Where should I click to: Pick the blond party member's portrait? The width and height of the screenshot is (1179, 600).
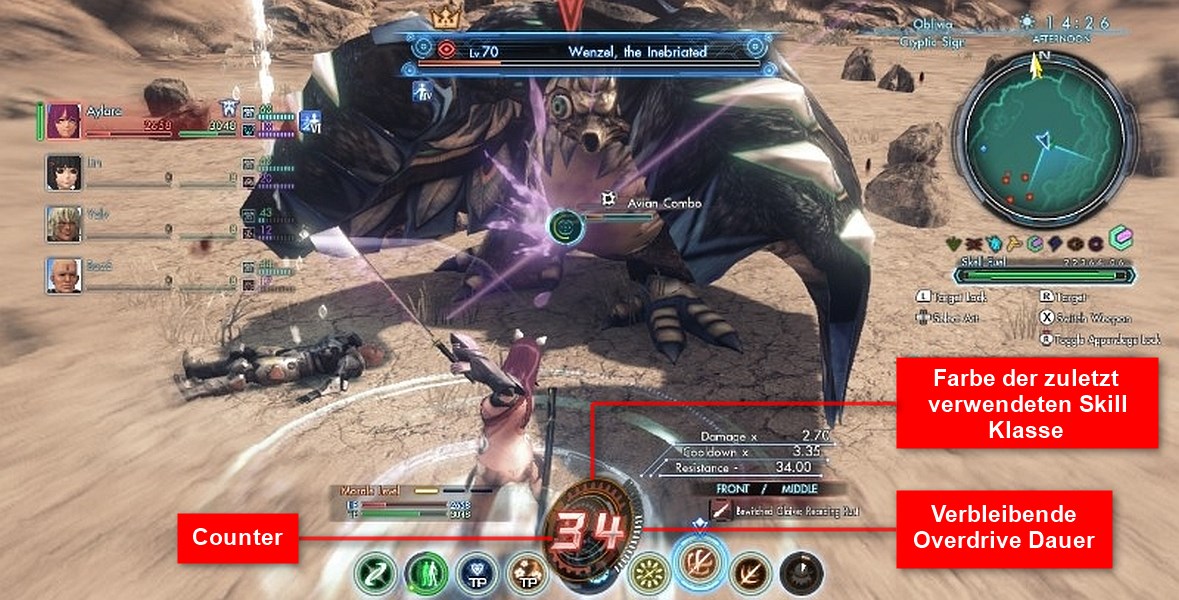click(x=63, y=223)
